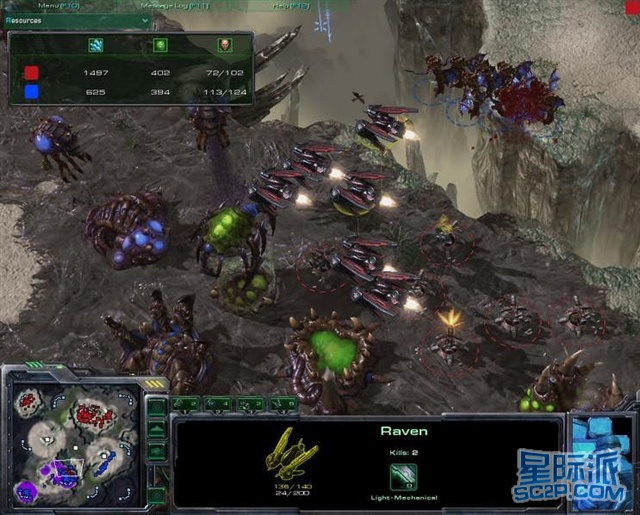The width and height of the screenshot is (640, 515).
Task: Click the minimap to move the camera
Action: point(70,440)
